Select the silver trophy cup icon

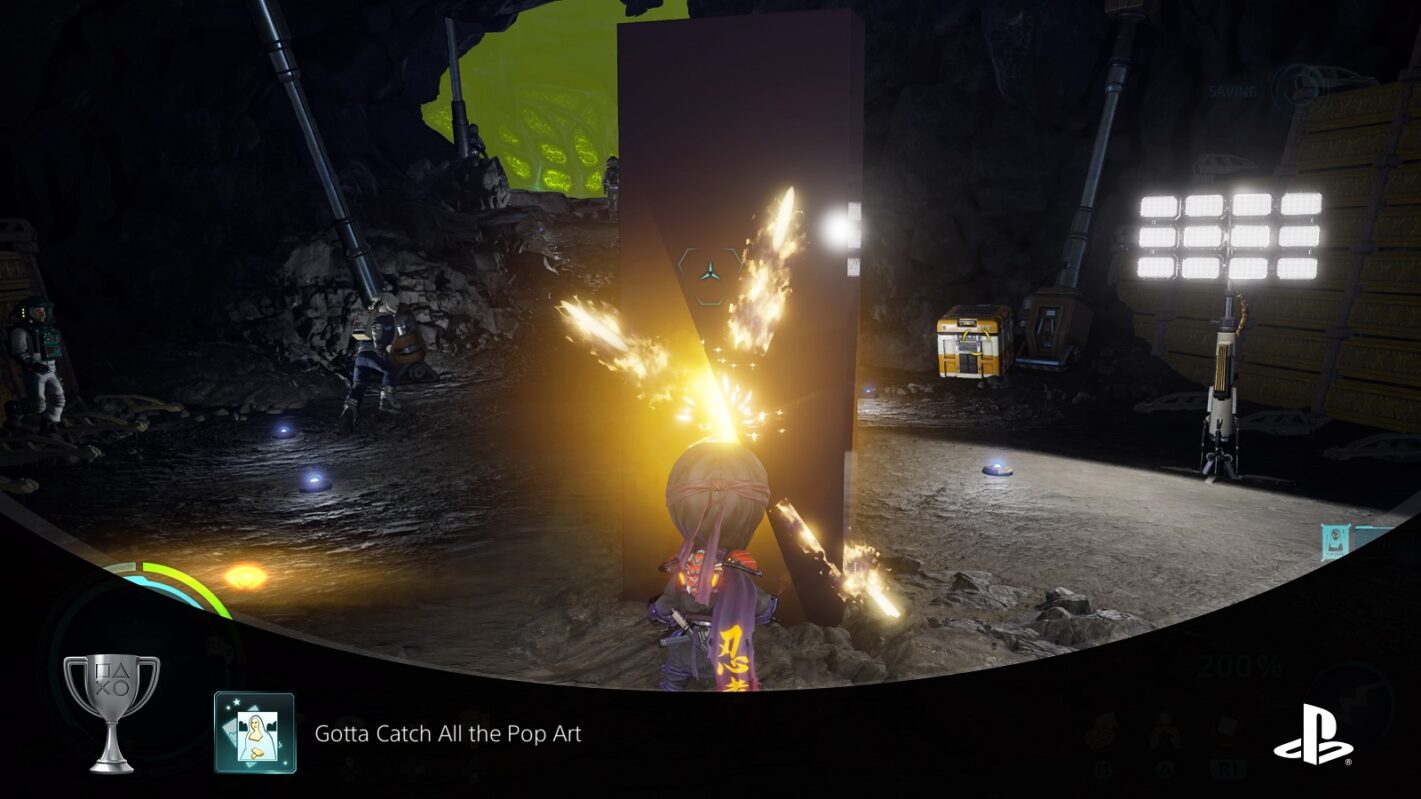click(x=111, y=712)
